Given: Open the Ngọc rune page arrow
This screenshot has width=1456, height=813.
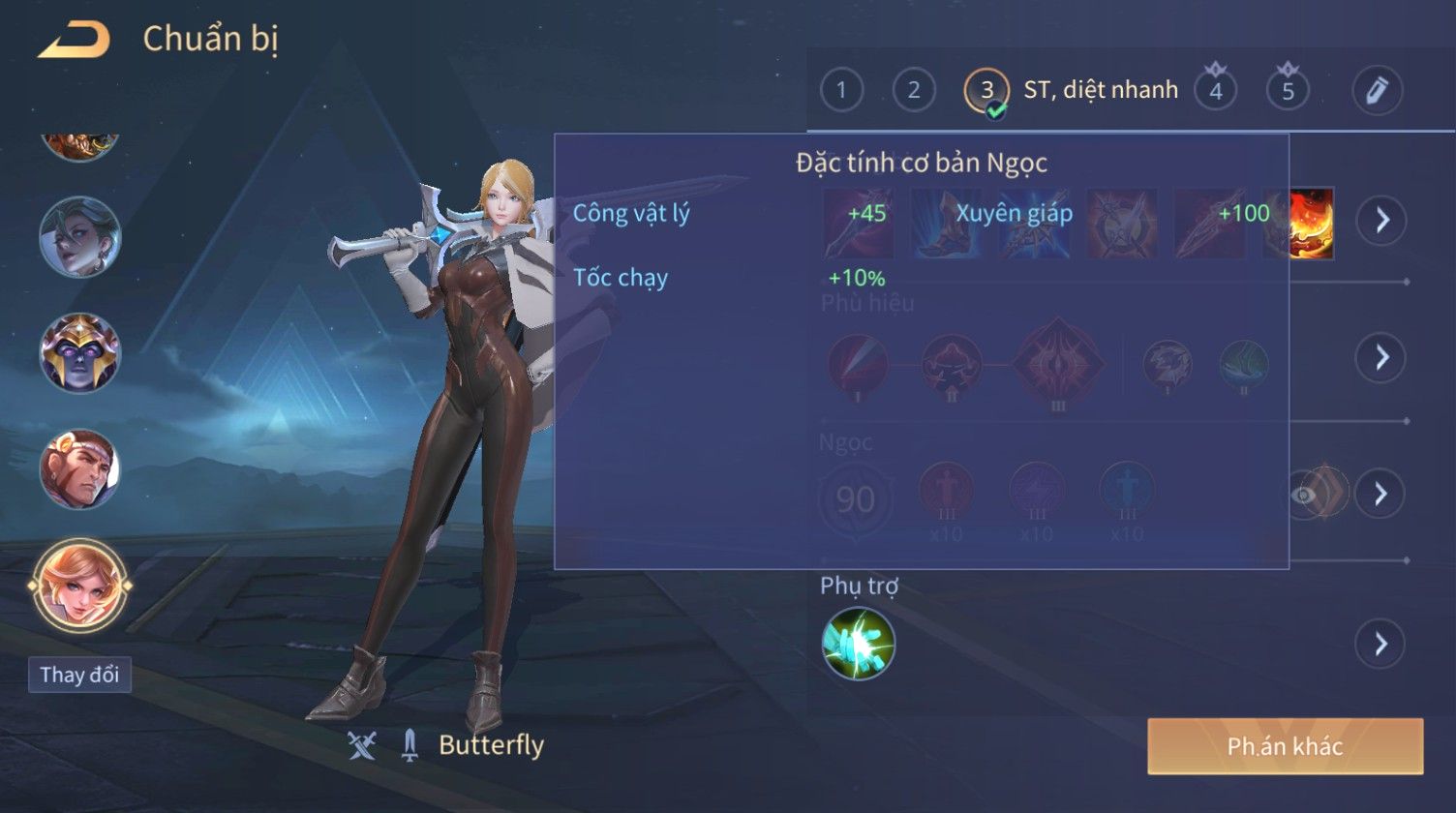Looking at the screenshot, I should click(x=1380, y=494).
